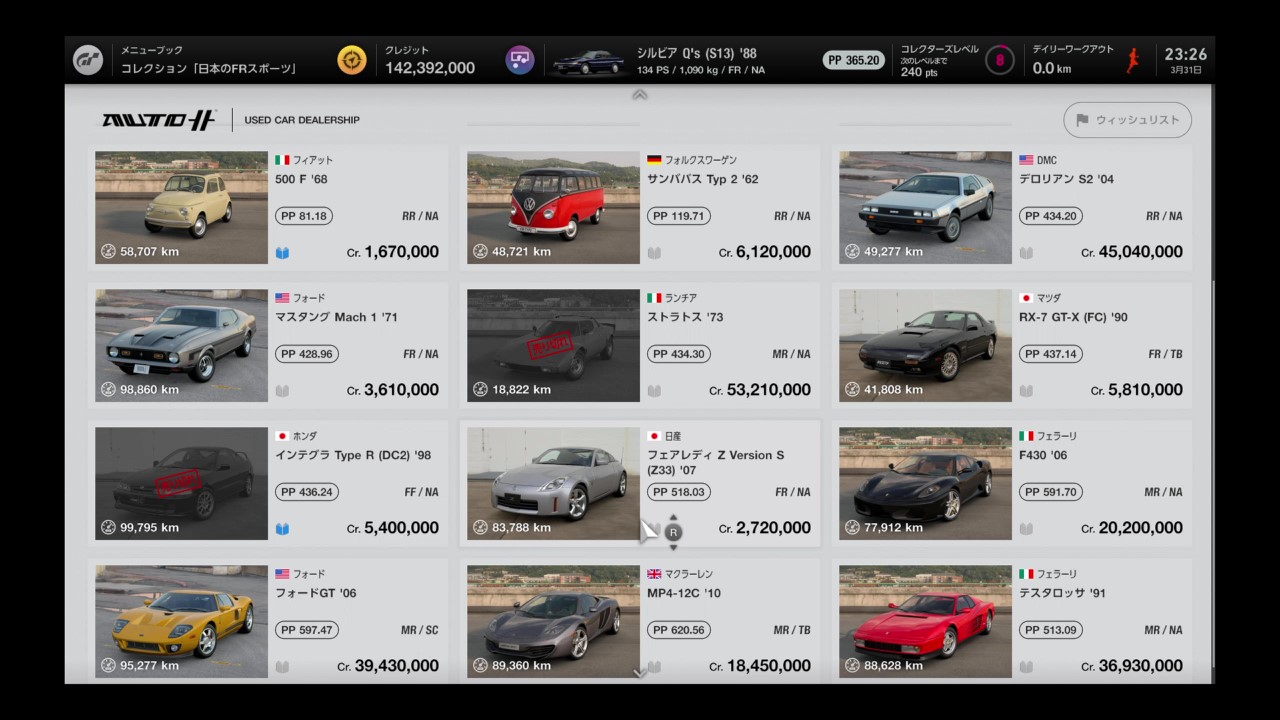The width and height of the screenshot is (1280, 720).
Task: Select the Ferrari F430 '06 card
Action: click(x=1012, y=484)
